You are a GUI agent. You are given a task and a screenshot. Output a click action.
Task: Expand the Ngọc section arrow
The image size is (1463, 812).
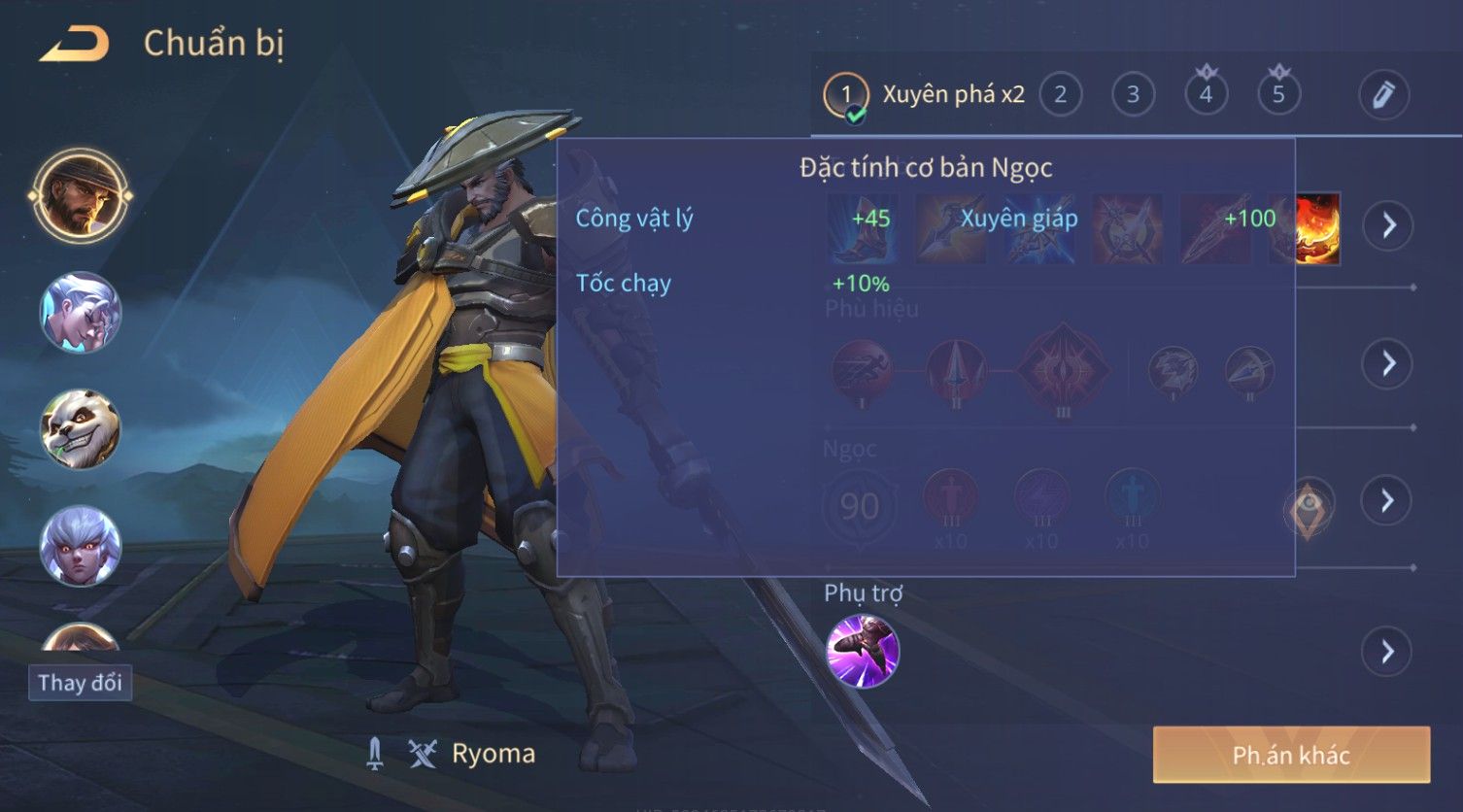[x=1387, y=501]
